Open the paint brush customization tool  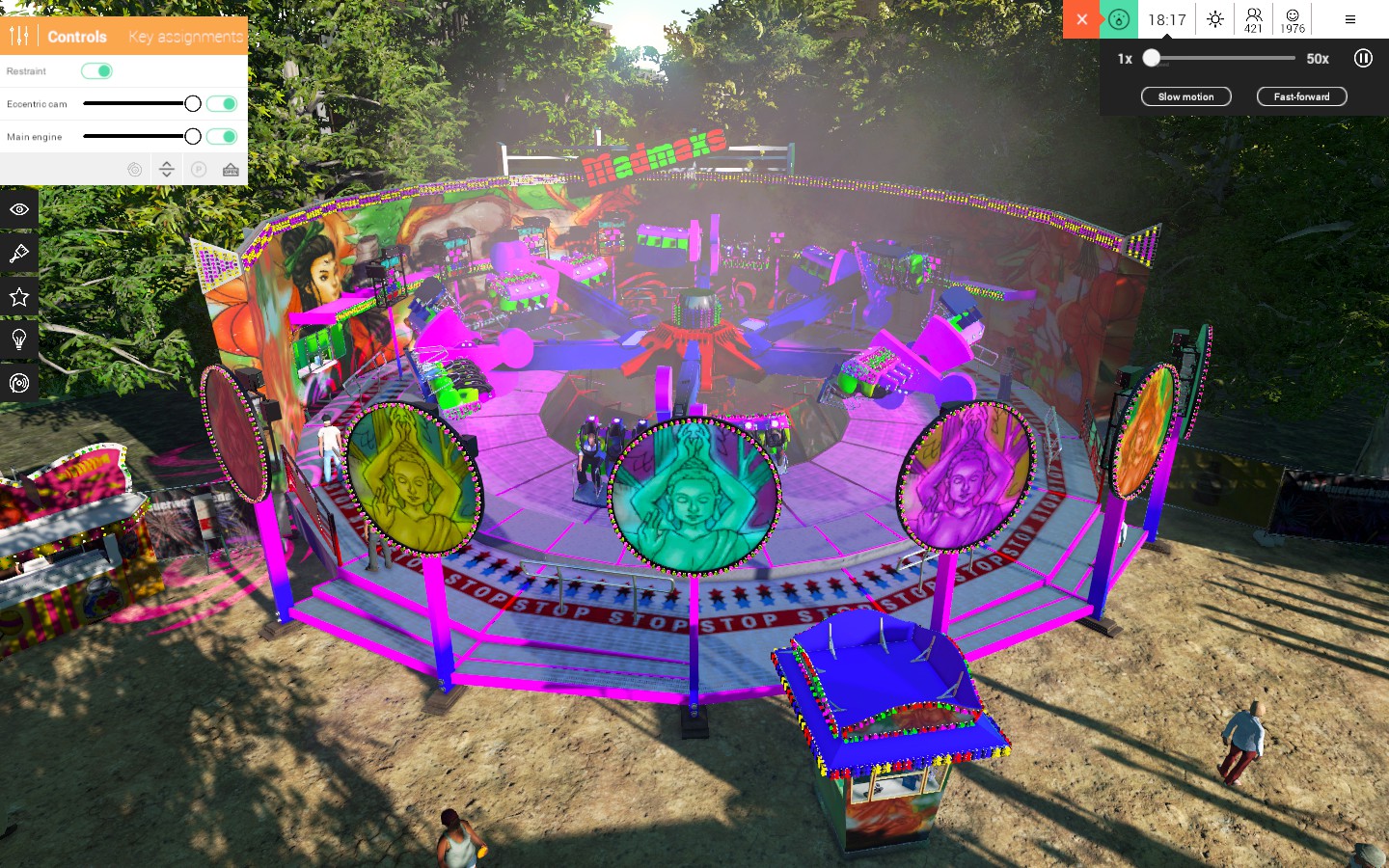point(19,253)
